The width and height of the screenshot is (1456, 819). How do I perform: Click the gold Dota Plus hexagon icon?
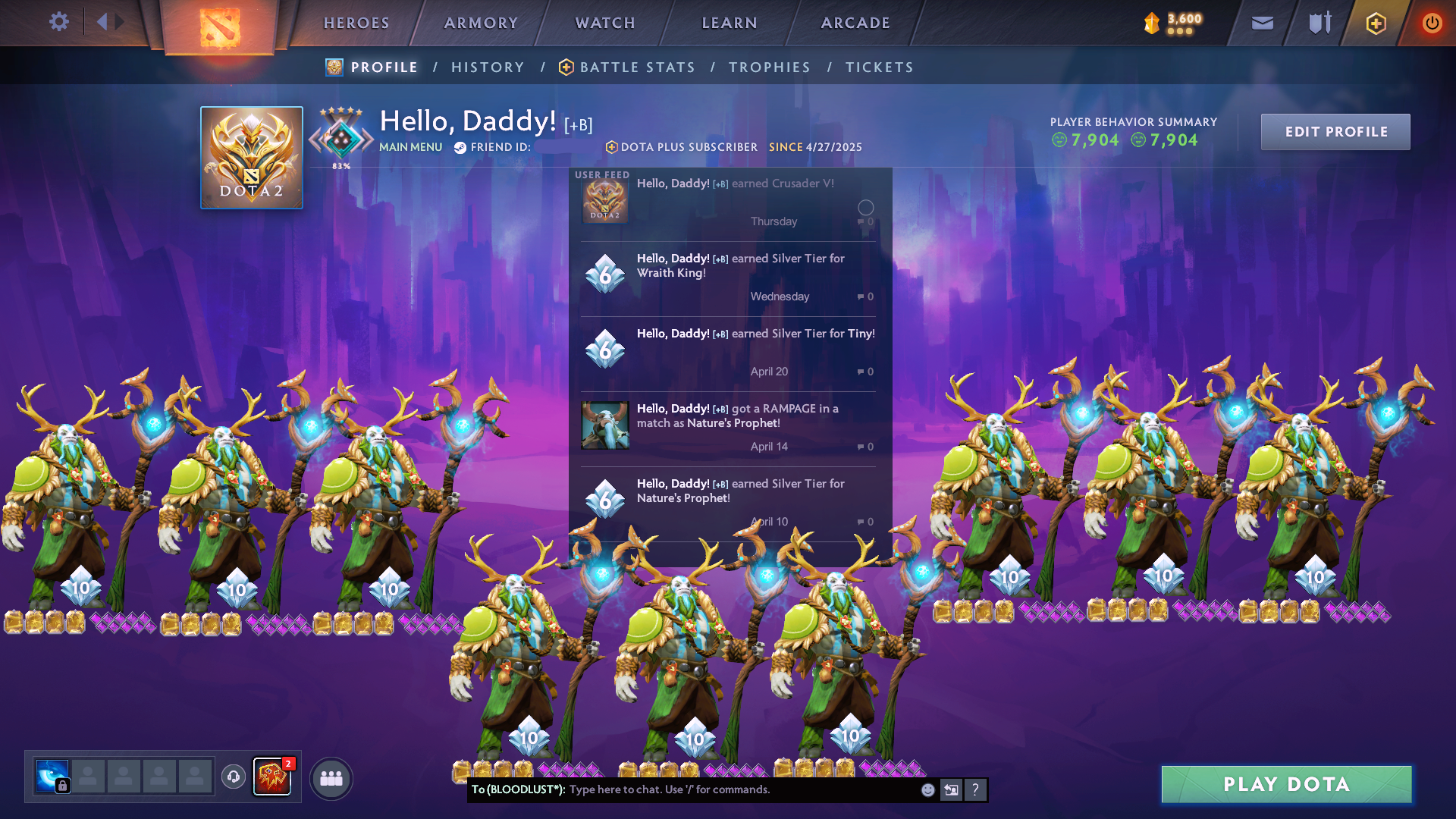pos(1375,23)
